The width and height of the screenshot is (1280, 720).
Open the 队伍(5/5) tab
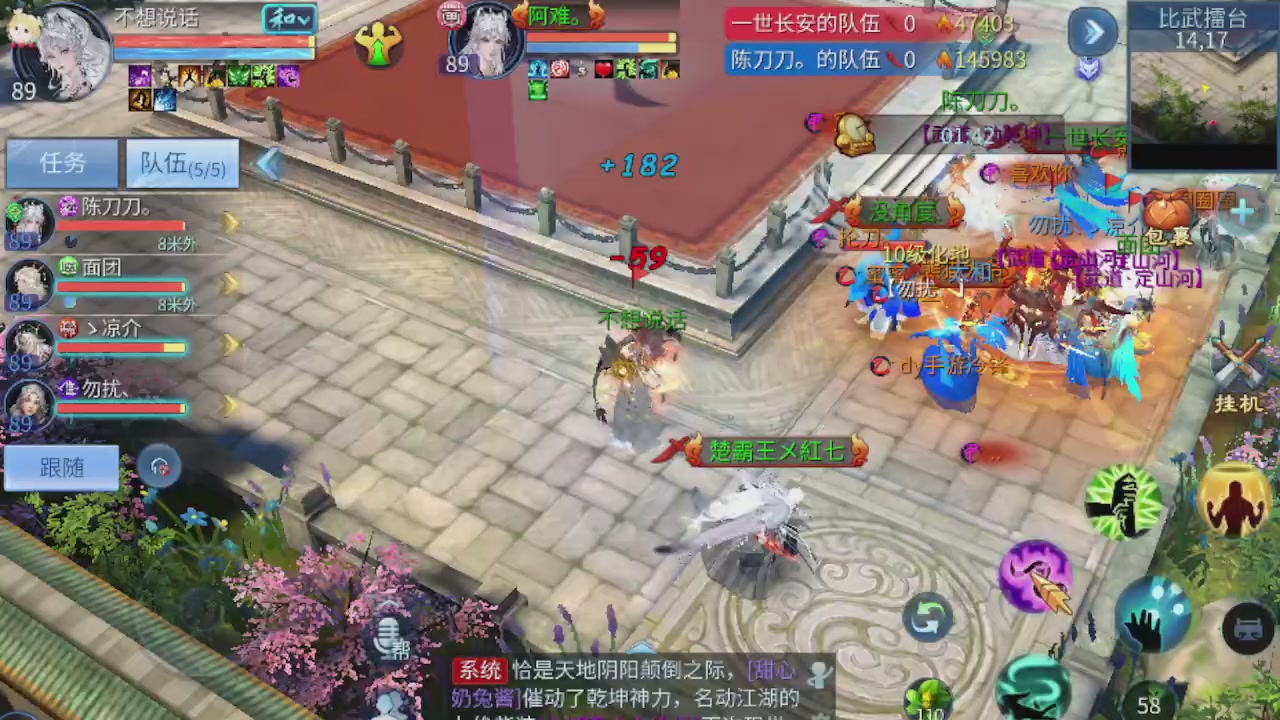pos(182,165)
